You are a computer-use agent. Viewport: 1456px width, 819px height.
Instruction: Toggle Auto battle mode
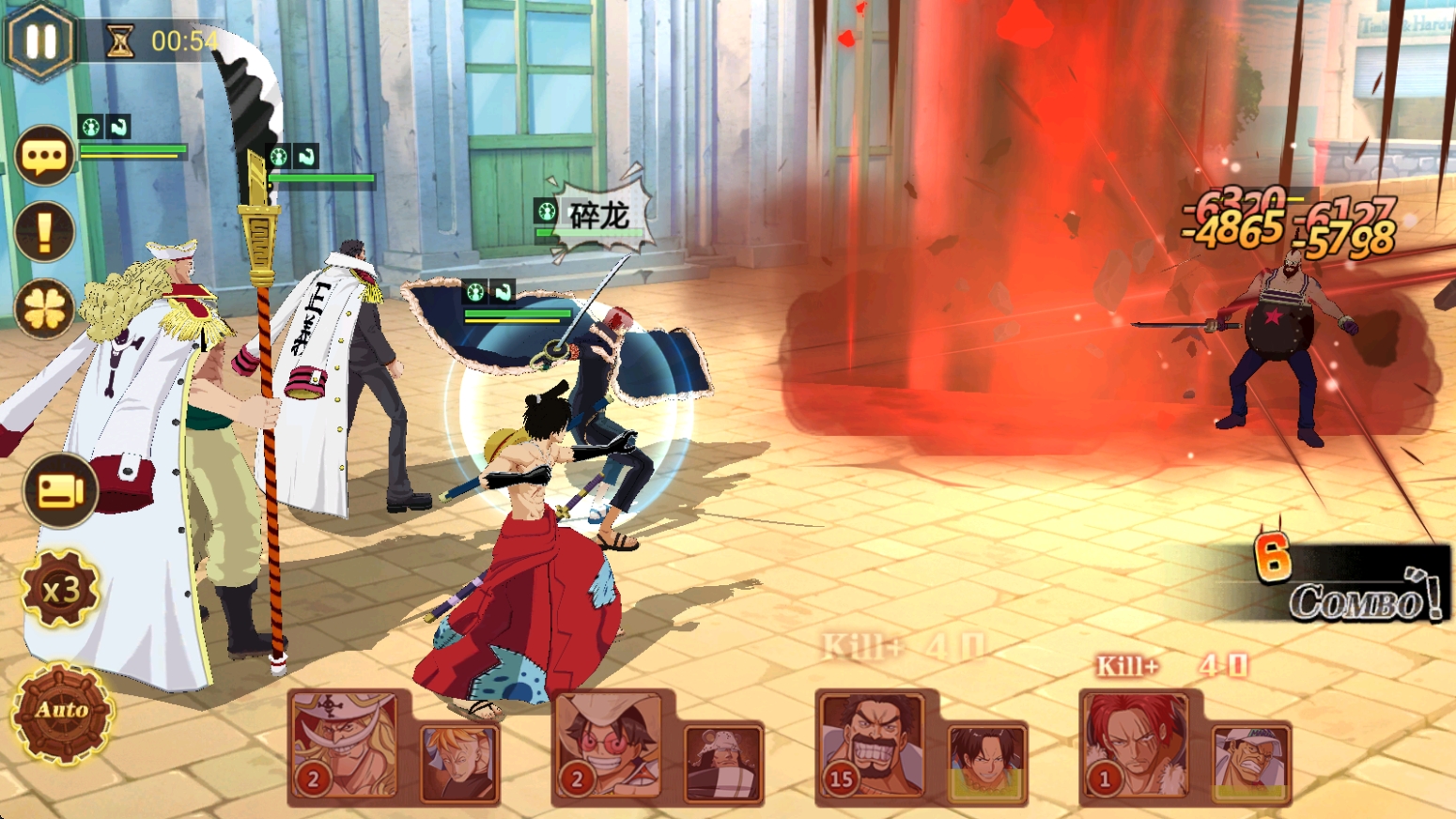[x=62, y=711]
